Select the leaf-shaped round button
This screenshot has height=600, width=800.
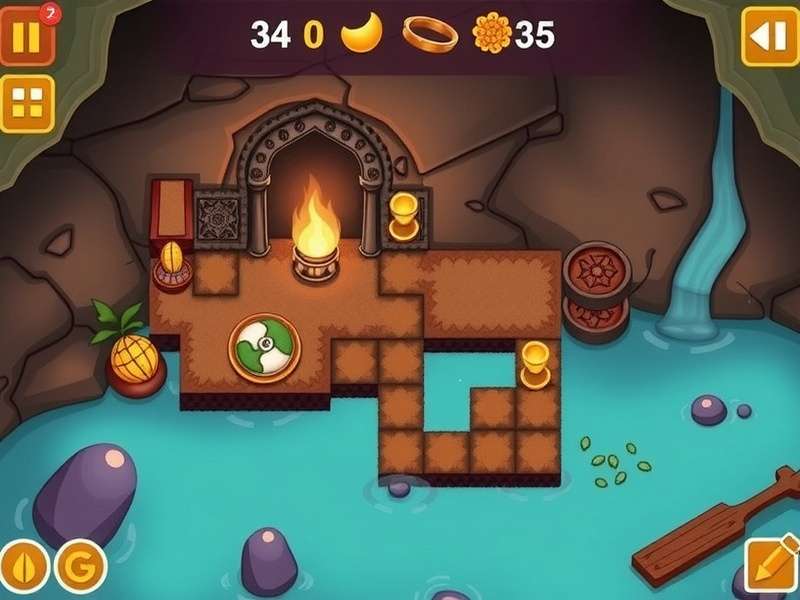(x=23, y=567)
